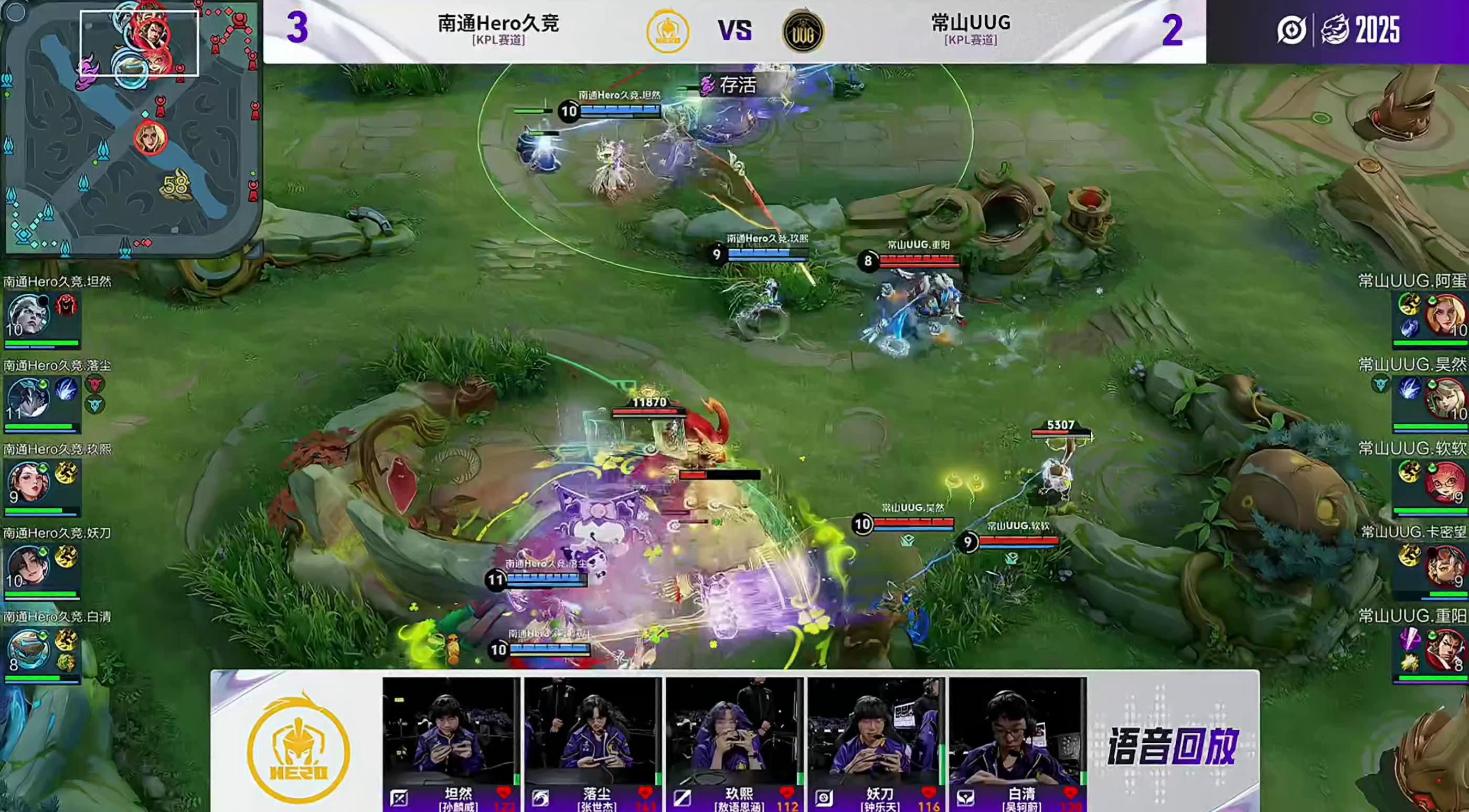Click the UUG team logo in the scoreboard

click(x=803, y=31)
